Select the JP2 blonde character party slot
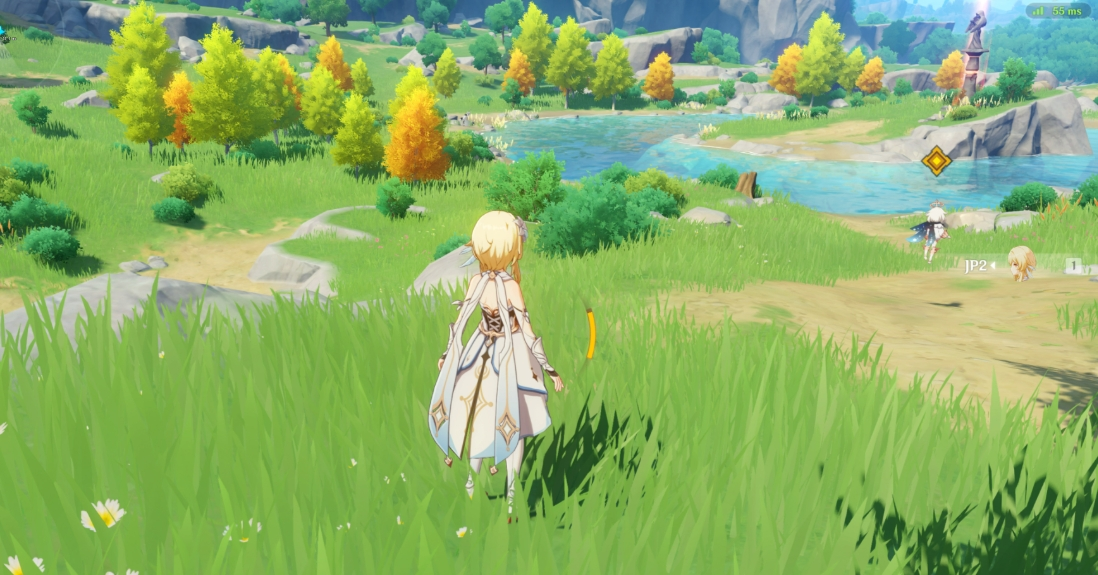 pos(1020,265)
